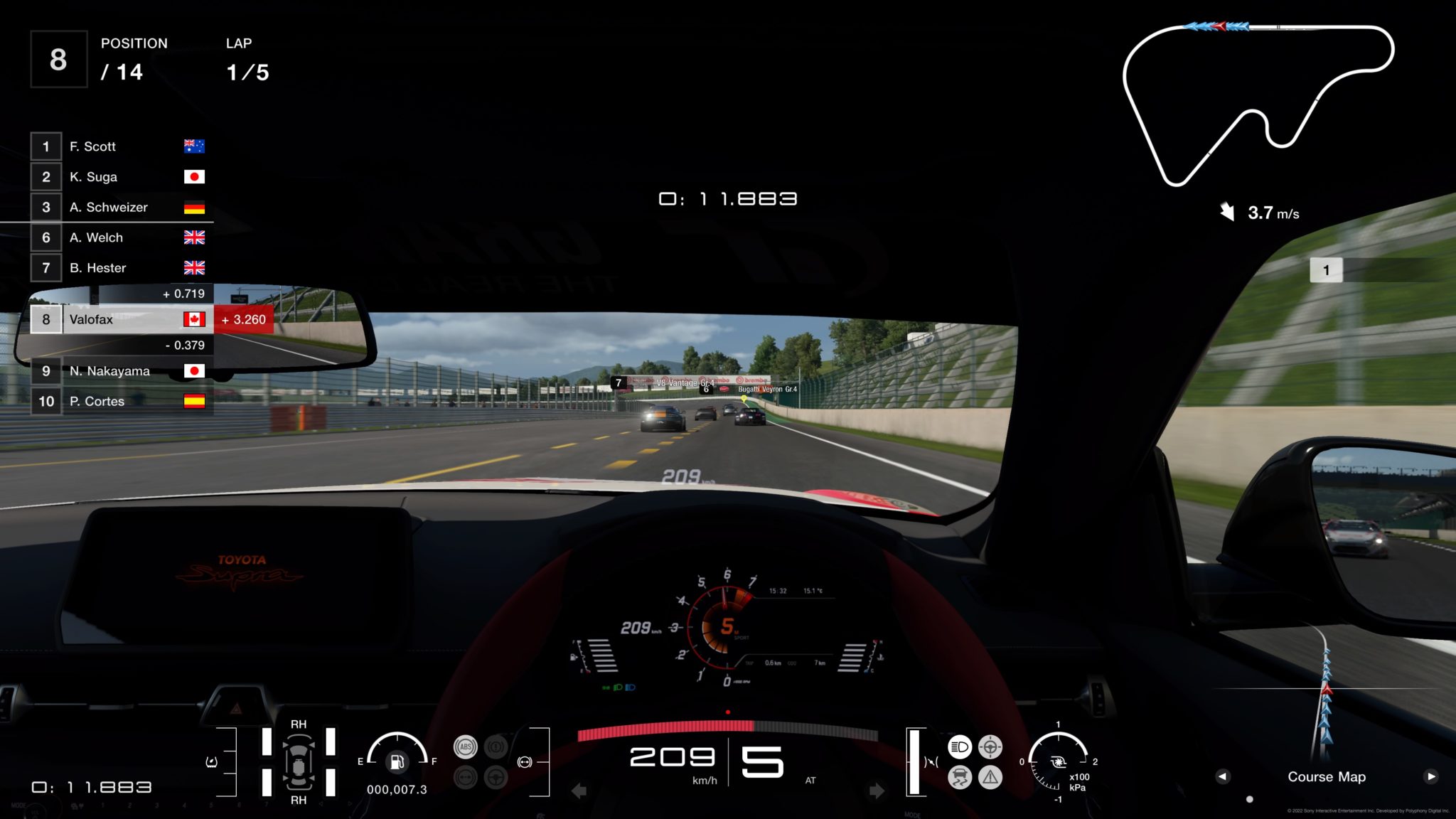Viewport: 1456px width, 819px height.
Task: Select N. Nakayama's leaderboard row
Action: [x=118, y=371]
